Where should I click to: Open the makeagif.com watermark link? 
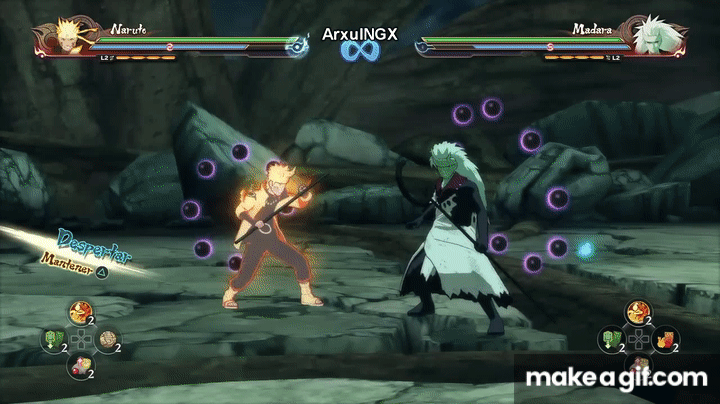[x=617, y=377]
